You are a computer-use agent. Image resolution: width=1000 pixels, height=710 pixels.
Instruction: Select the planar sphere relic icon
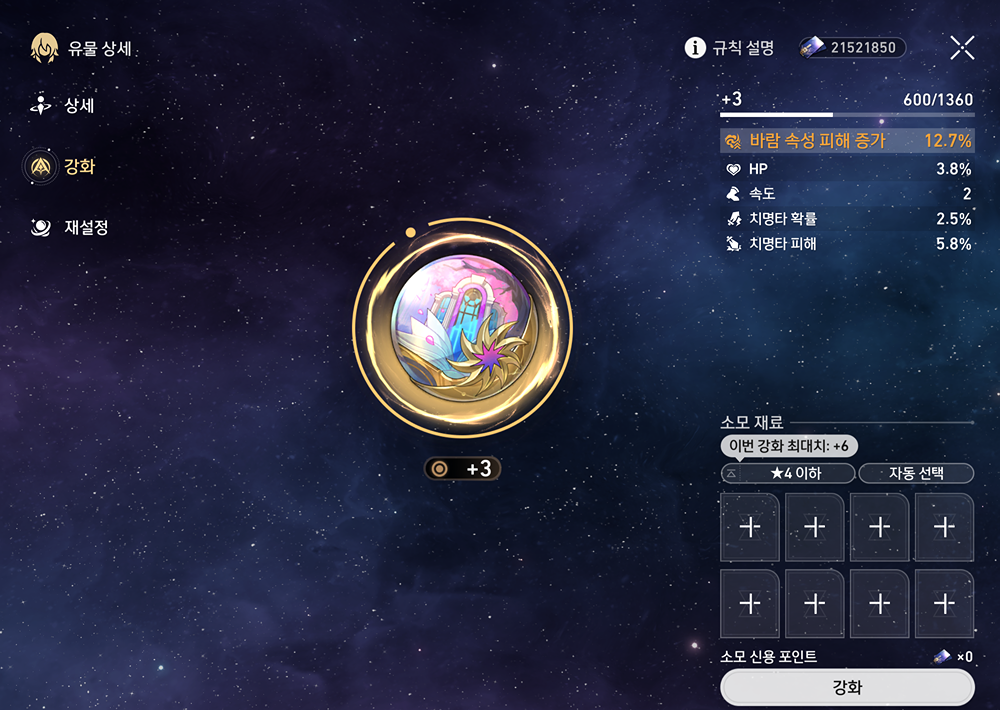[462, 327]
